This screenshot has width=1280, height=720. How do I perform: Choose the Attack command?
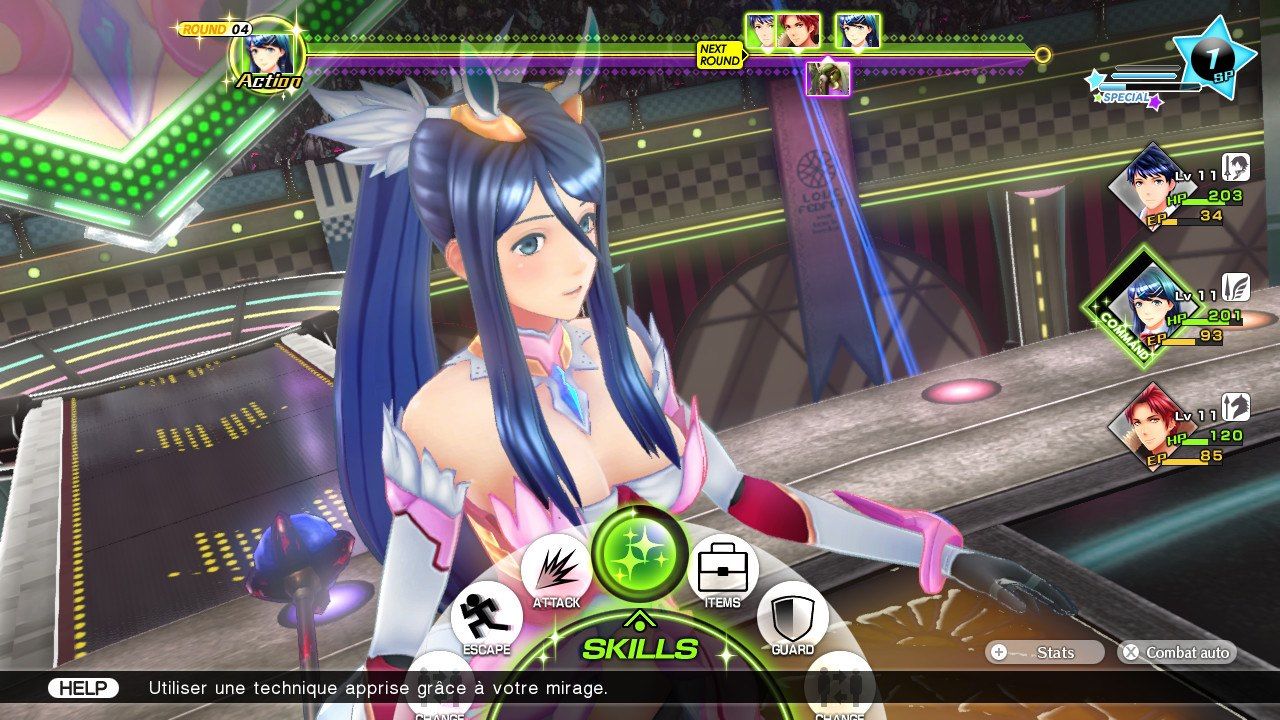tap(556, 570)
